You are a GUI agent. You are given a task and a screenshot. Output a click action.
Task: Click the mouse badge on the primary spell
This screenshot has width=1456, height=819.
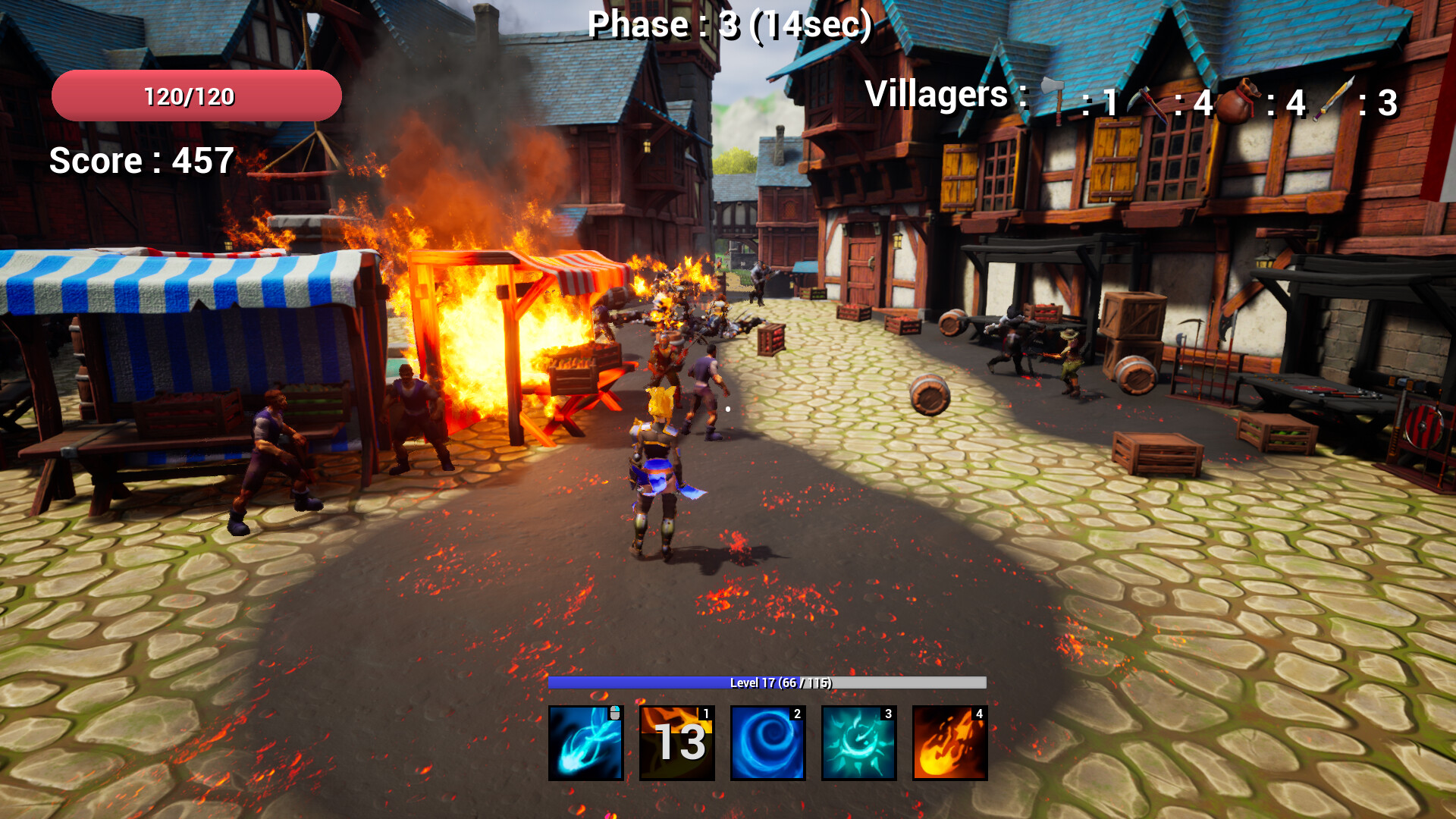click(x=615, y=713)
